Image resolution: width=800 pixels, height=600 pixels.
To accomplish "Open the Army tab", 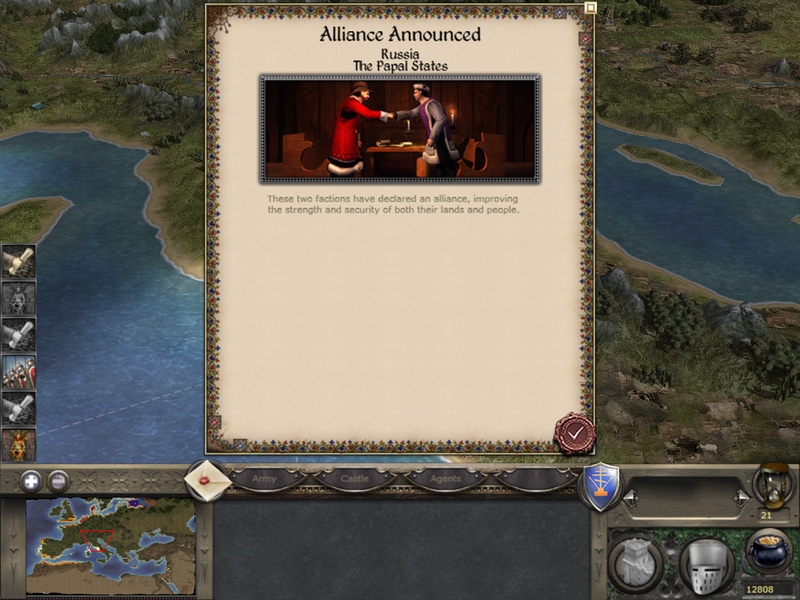I will click(264, 479).
